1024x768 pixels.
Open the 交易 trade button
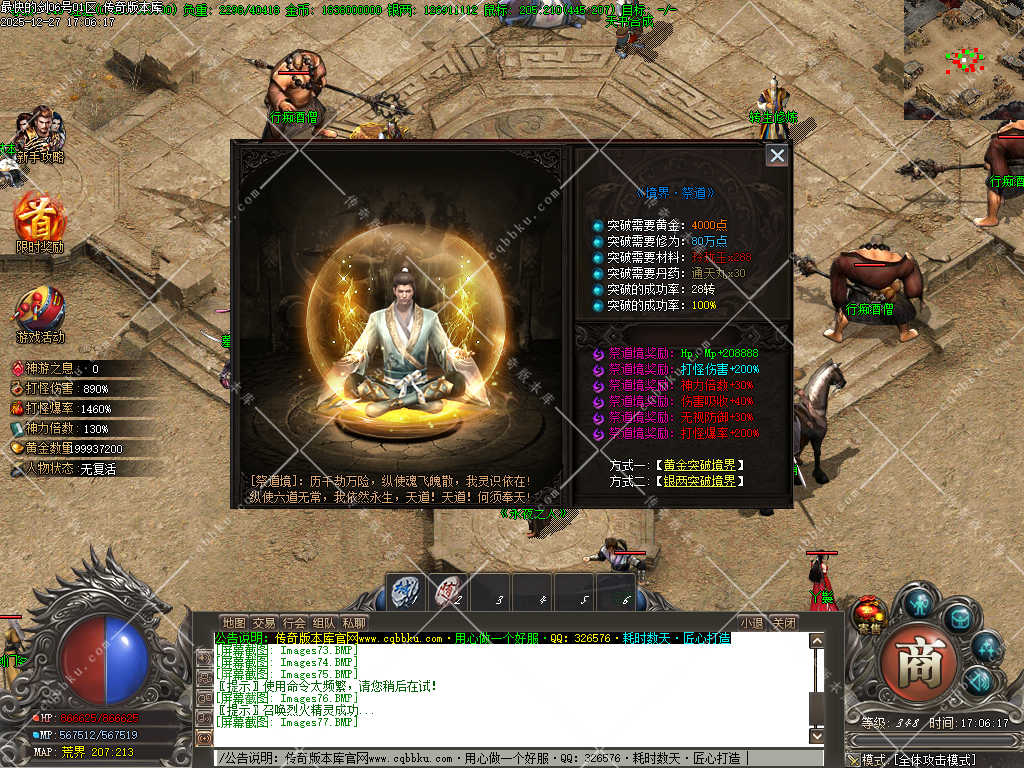pyautogui.click(x=264, y=623)
